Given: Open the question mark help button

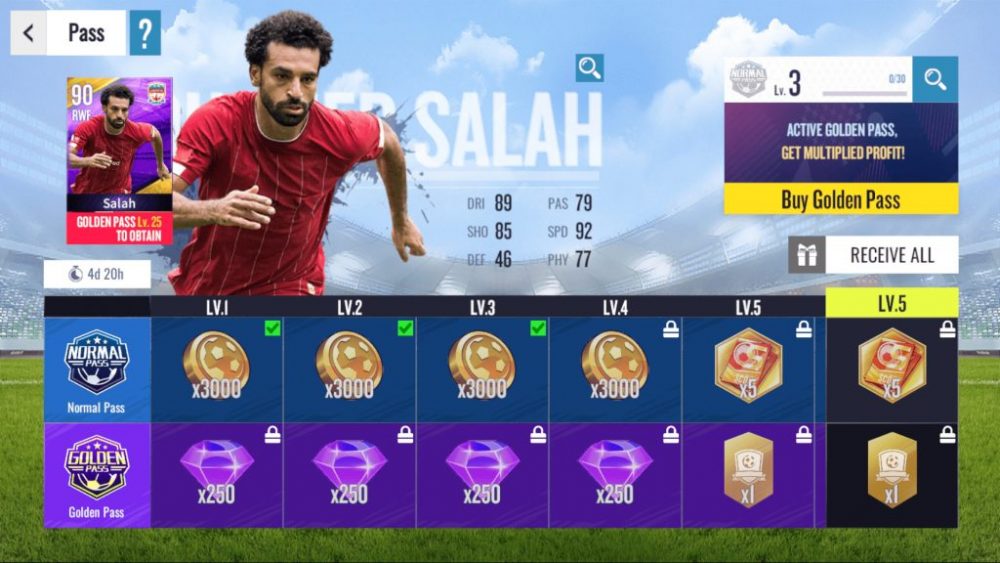Looking at the screenshot, I should 145,33.
